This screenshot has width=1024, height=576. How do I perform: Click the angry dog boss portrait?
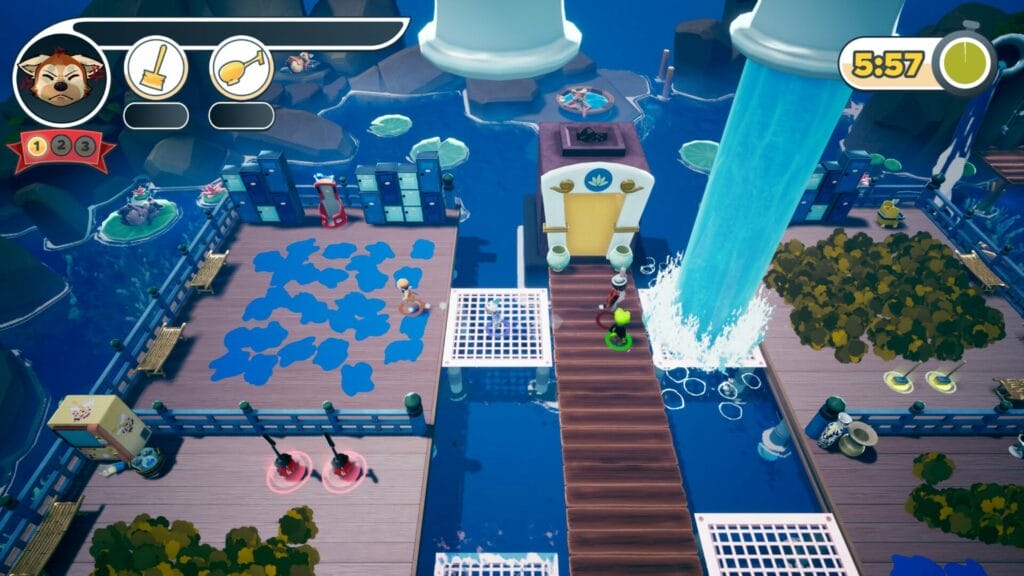pyautogui.click(x=61, y=77)
